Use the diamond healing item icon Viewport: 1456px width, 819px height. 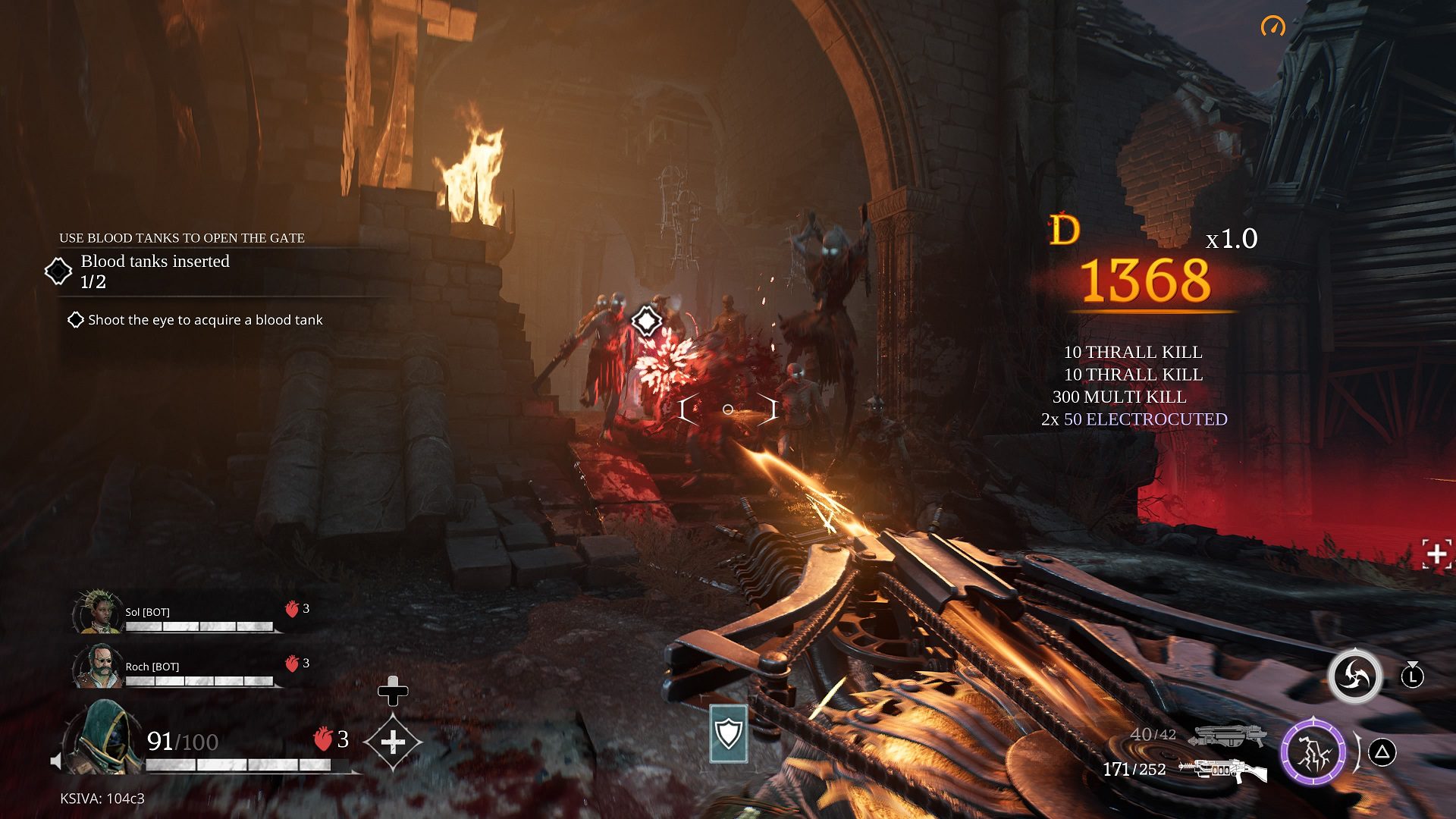tap(392, 742)
